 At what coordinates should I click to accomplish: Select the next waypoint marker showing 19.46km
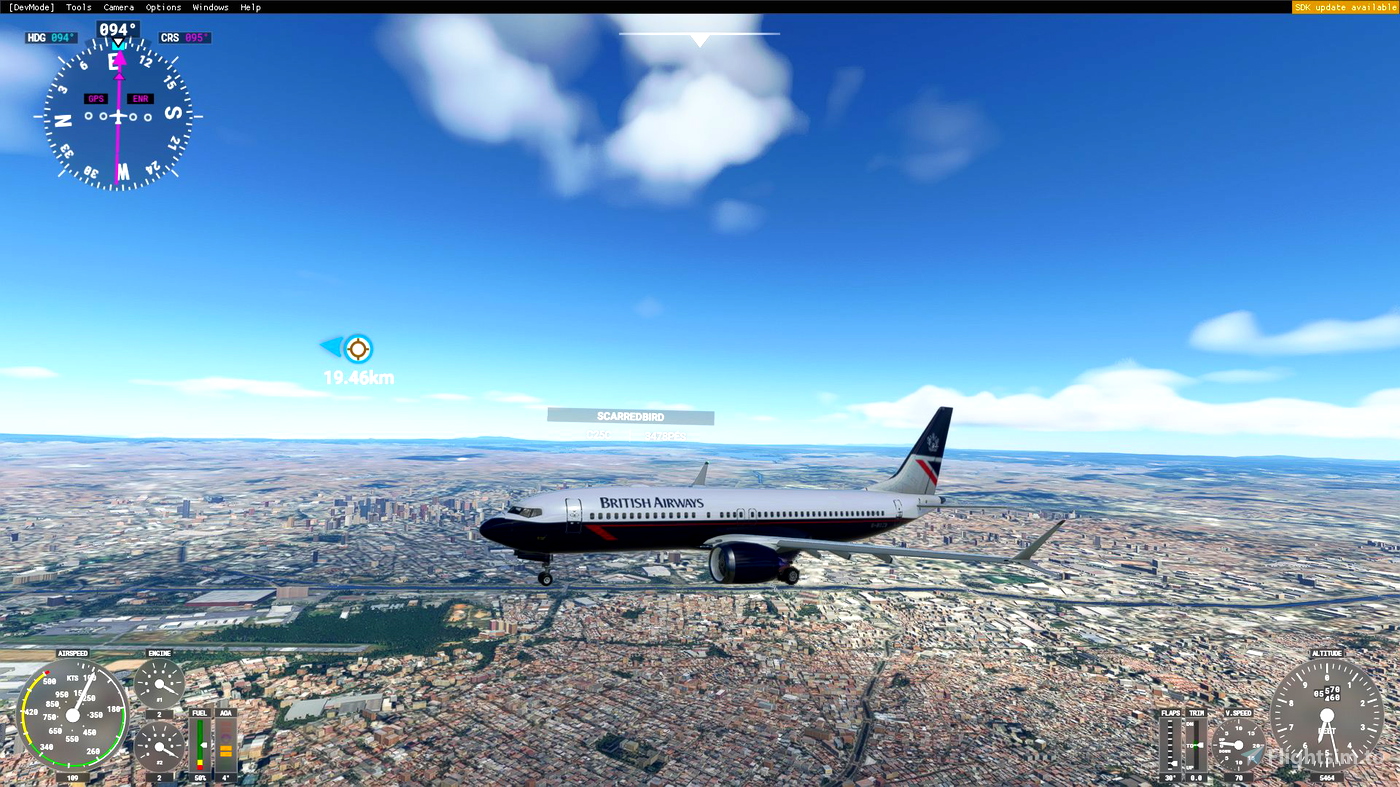point(356,349)
